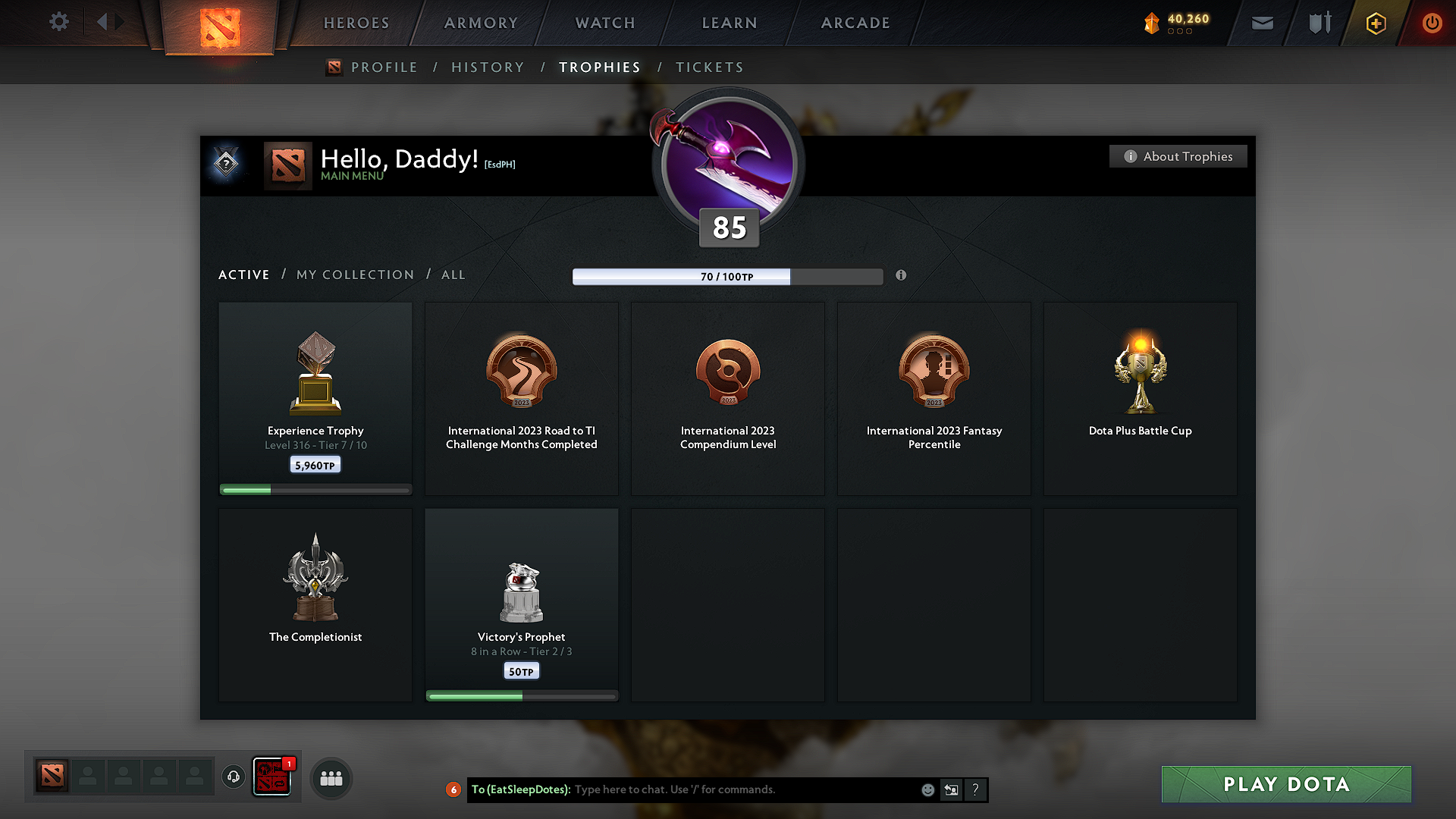Screen dimensions: 1456x819
Task: Click the PLAY DOTA button
Action: tap(1285, 784)
